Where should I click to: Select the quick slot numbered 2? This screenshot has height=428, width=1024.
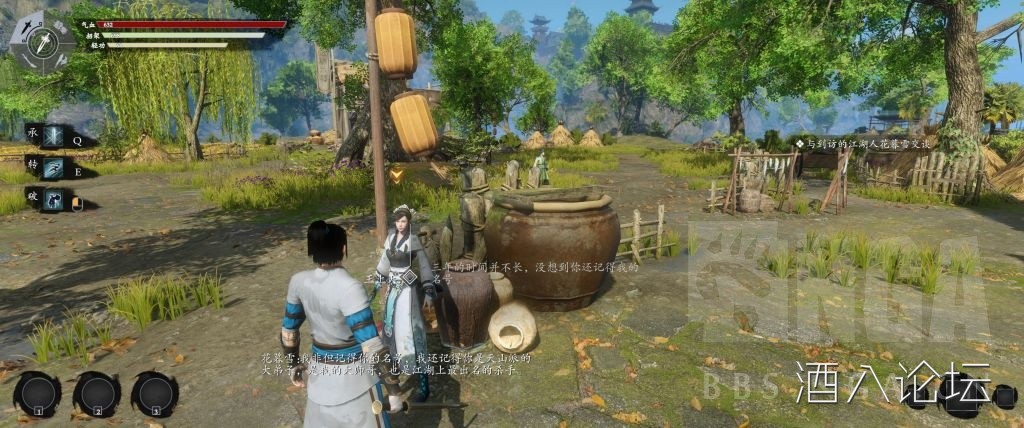click(97, 393)
